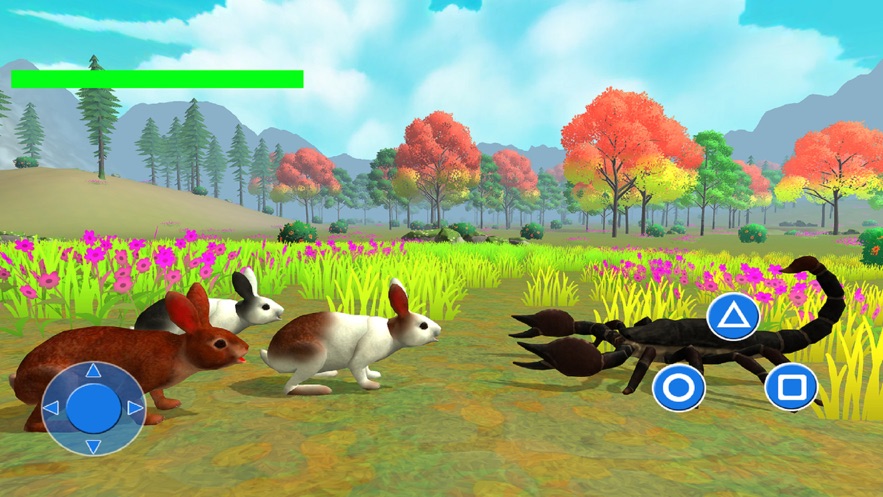The width and height of the screenshot is (883, 497).
Task: Click the right arrow on the joystick
Action: 134,408
